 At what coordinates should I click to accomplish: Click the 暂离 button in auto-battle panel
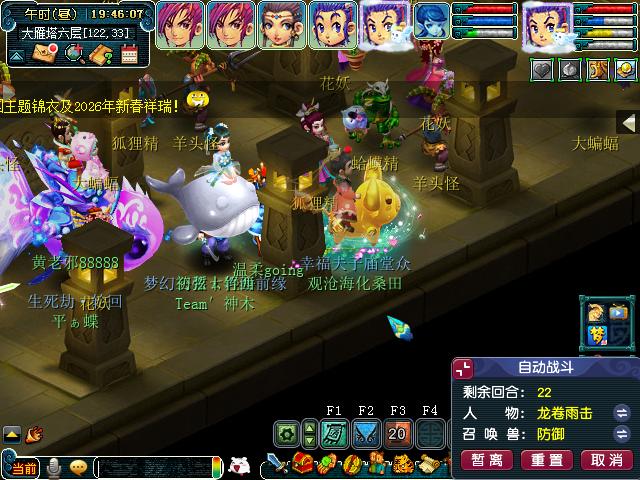(x=488, y=460)
